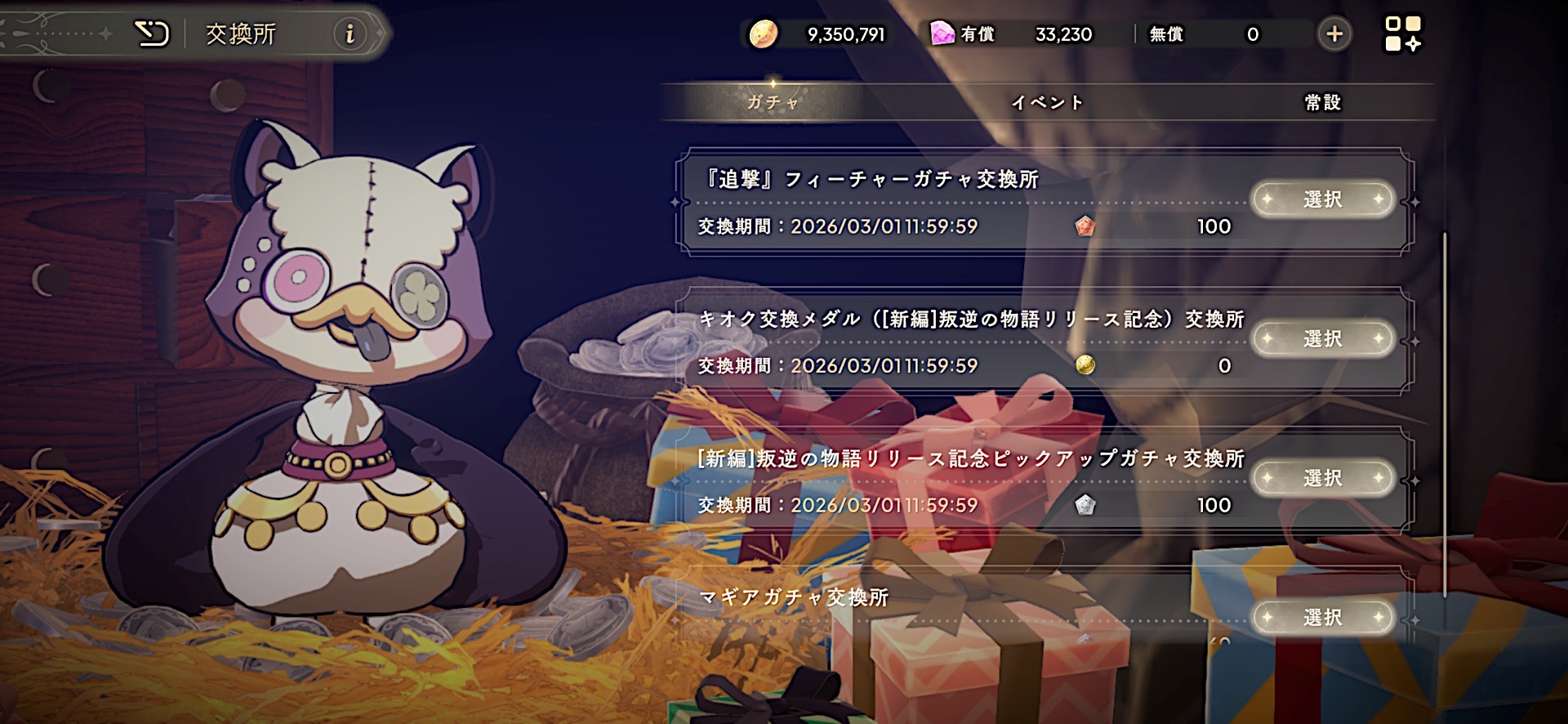Select the マギアガチャ交換所 button
Screen dimensions: 1568x724
point(1322,618)
